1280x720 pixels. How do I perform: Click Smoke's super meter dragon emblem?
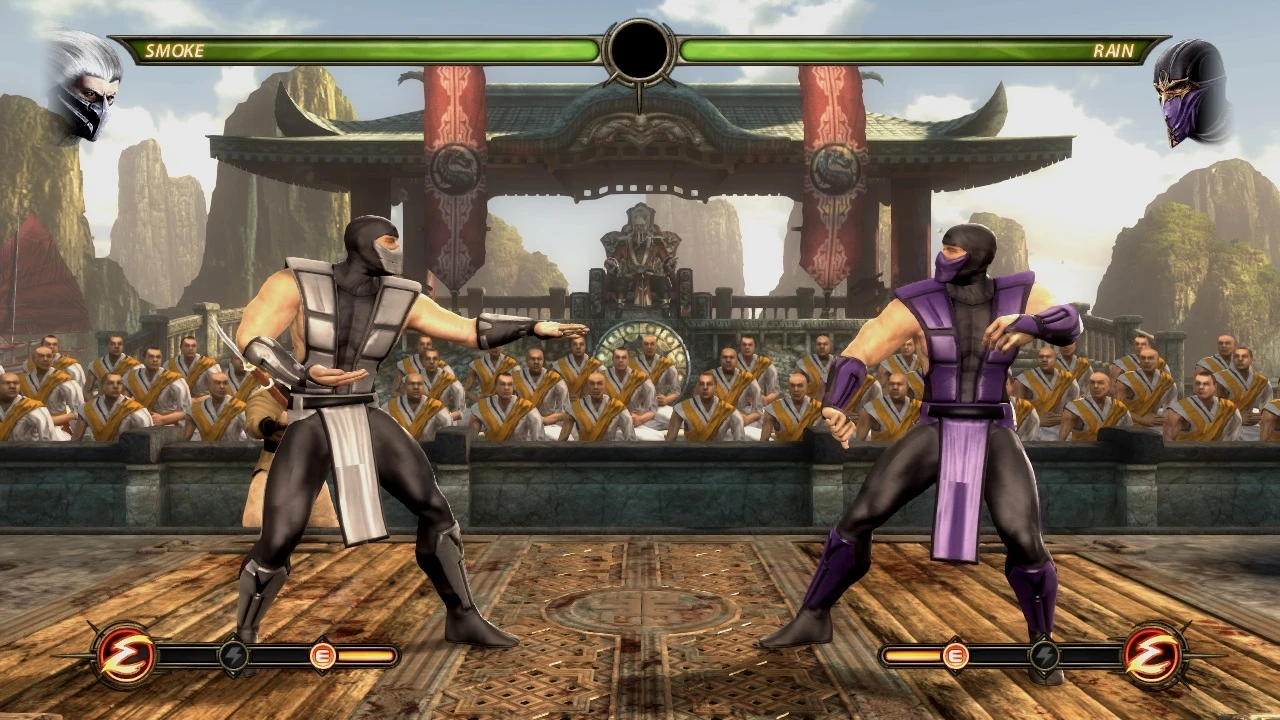coord(124,655)
